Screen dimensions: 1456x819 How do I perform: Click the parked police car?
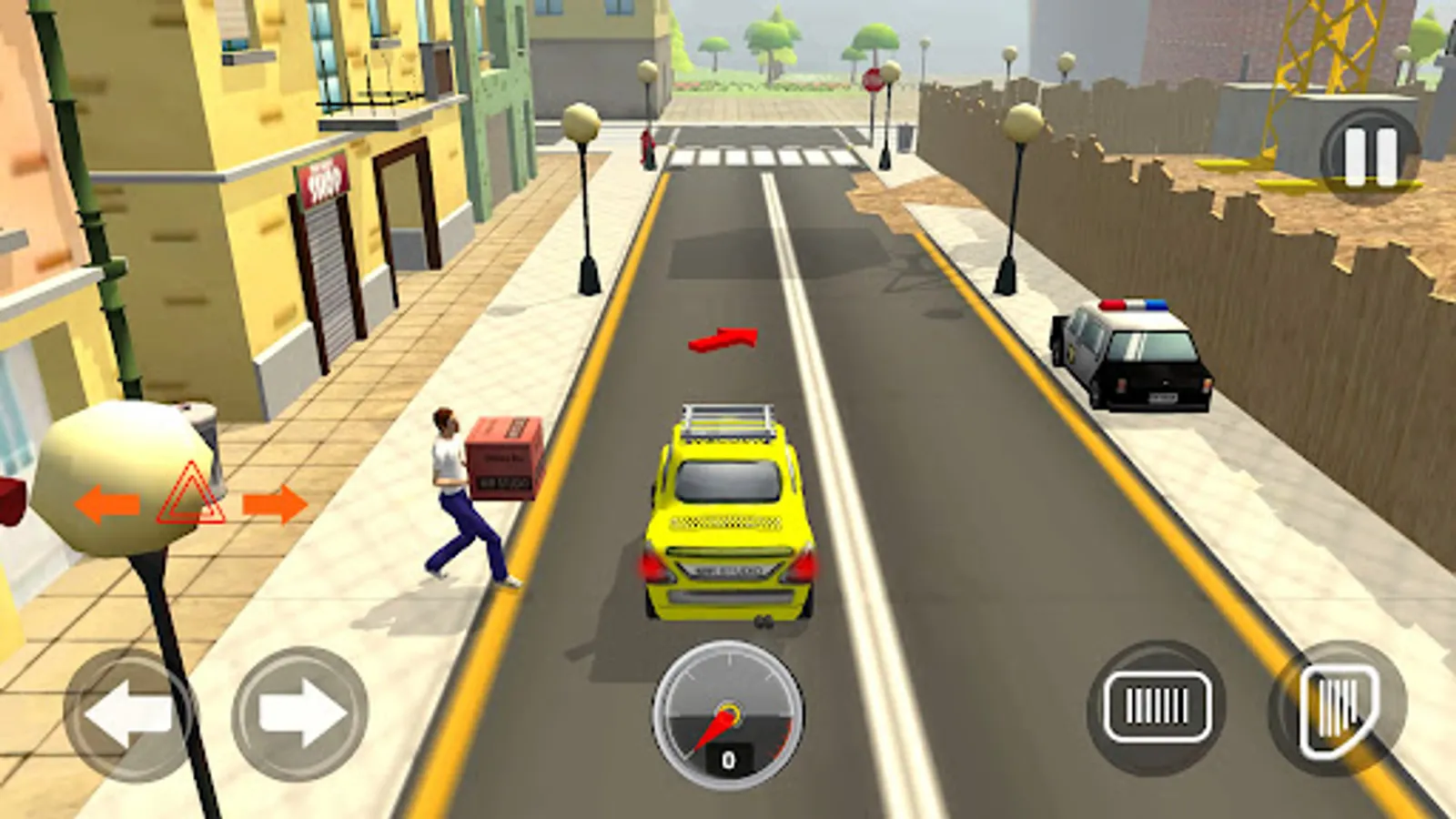1133,350
